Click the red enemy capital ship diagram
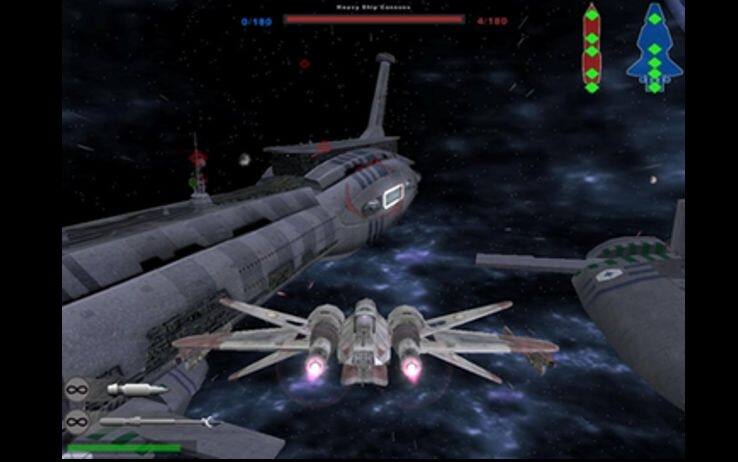738x462 pixels. point(591,48)
